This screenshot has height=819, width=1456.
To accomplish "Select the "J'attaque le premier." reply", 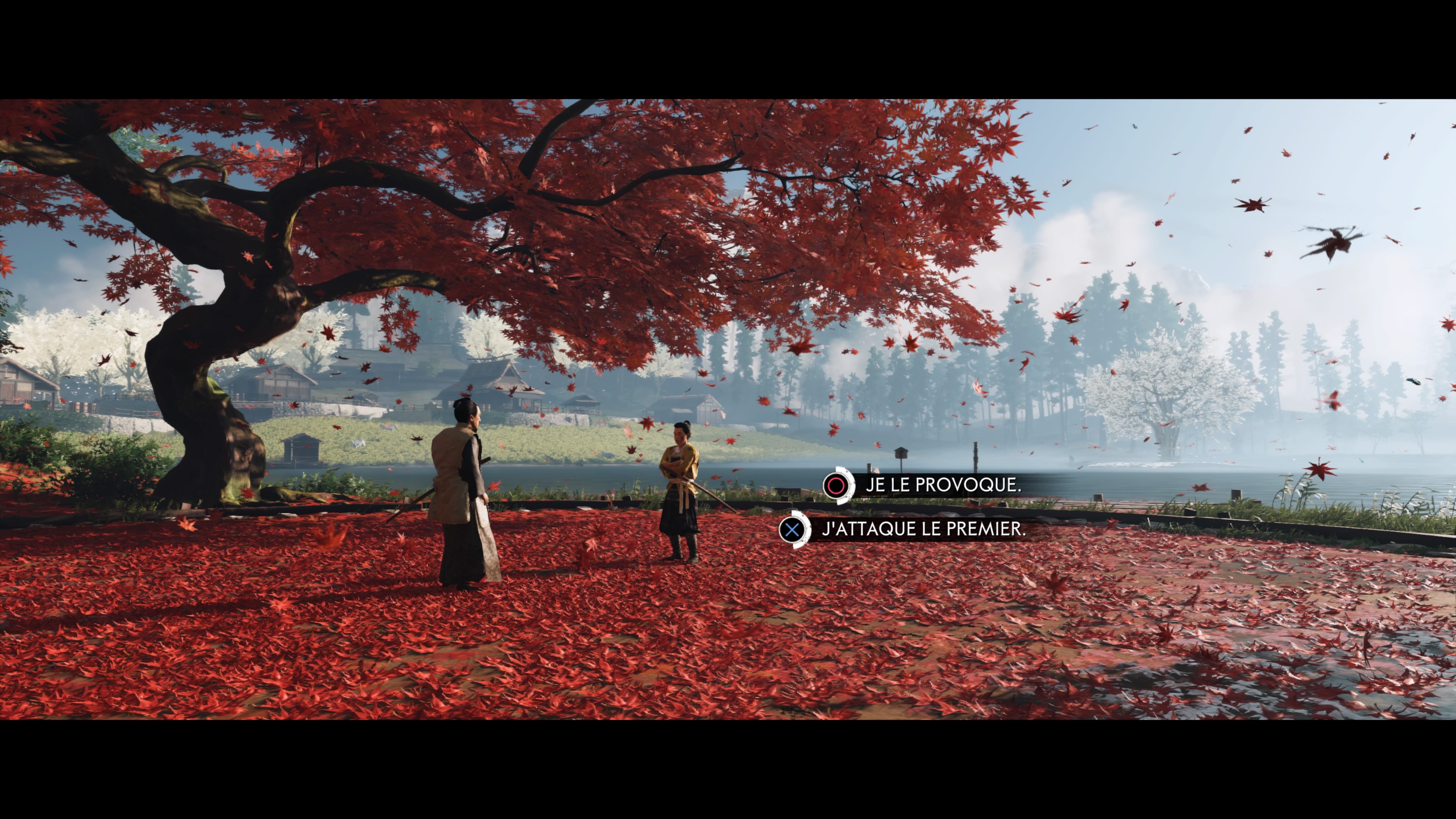I will tap(923, 529).
